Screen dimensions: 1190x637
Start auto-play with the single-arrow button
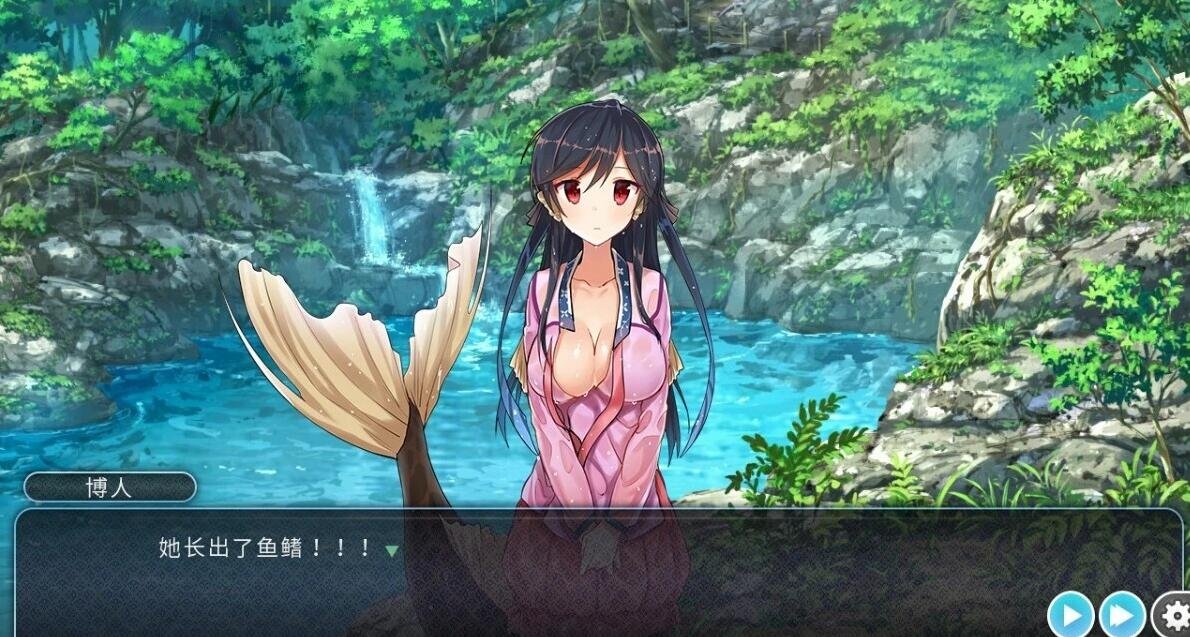coord(1071,614)
